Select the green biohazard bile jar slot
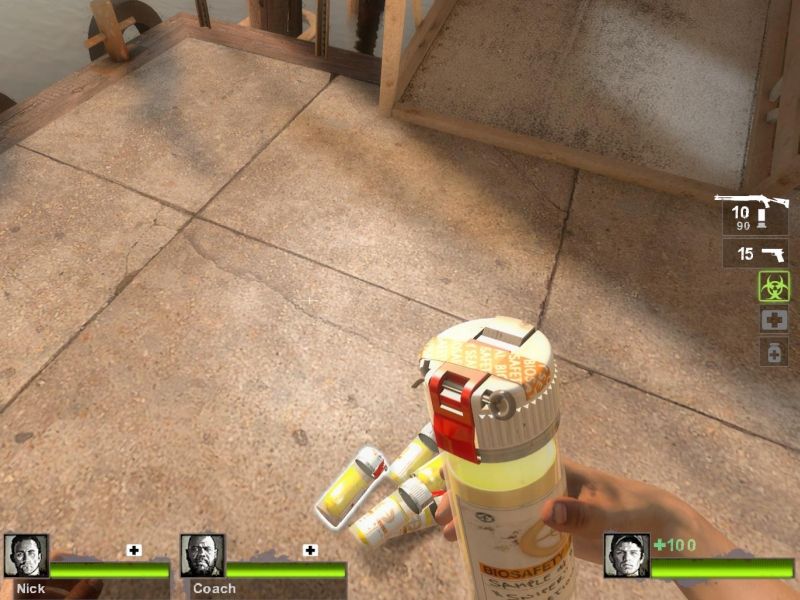 point(773,287)
